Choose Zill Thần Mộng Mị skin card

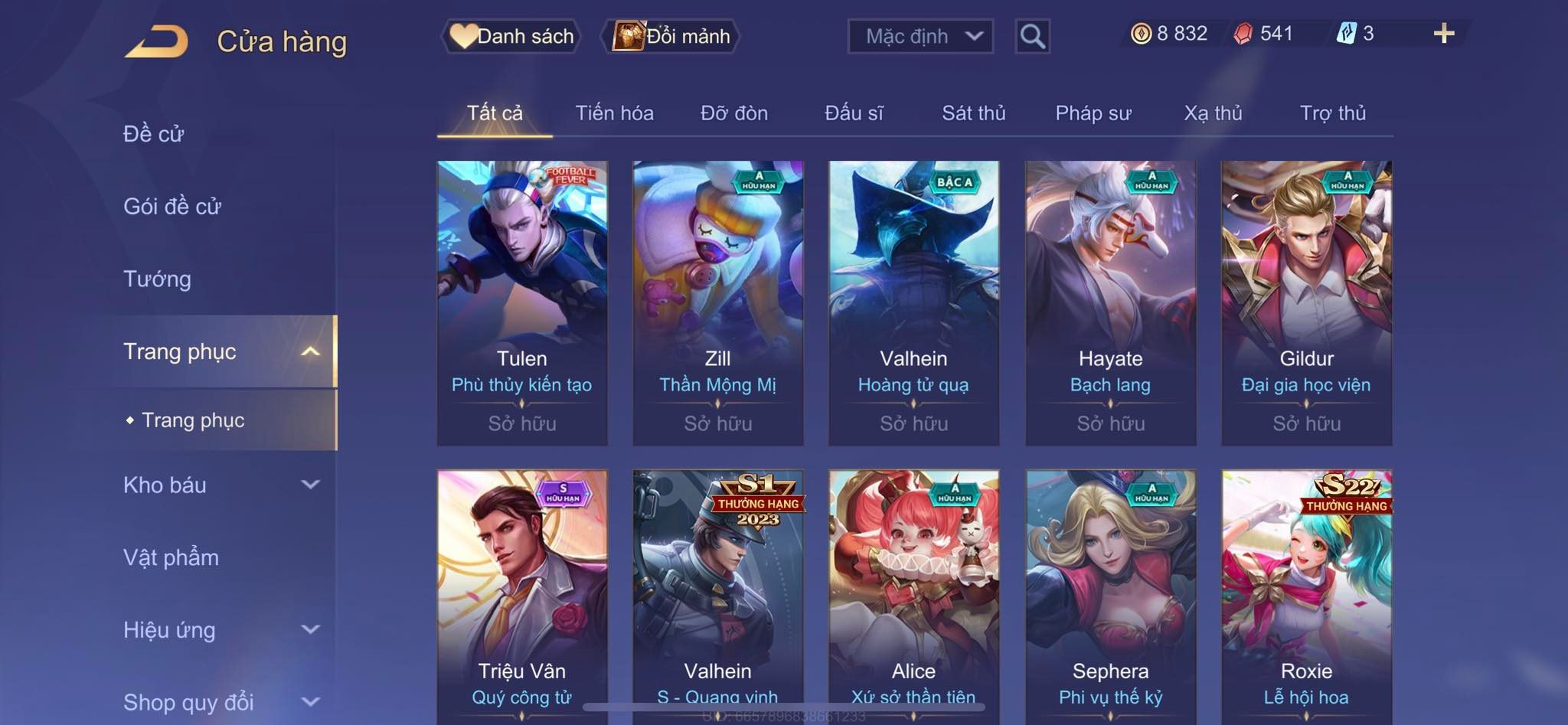coord(717,302)
